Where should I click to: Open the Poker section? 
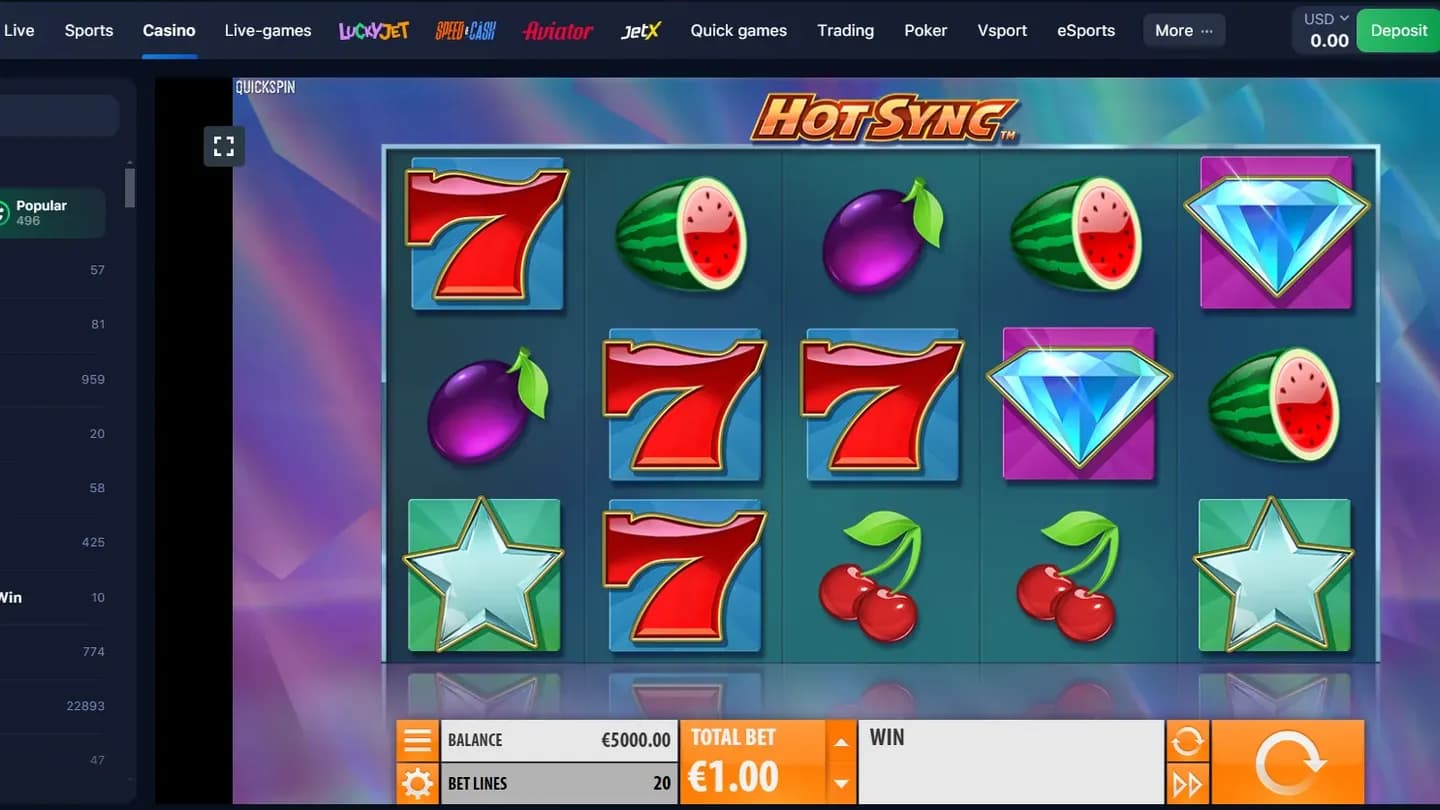click(925, 30)
